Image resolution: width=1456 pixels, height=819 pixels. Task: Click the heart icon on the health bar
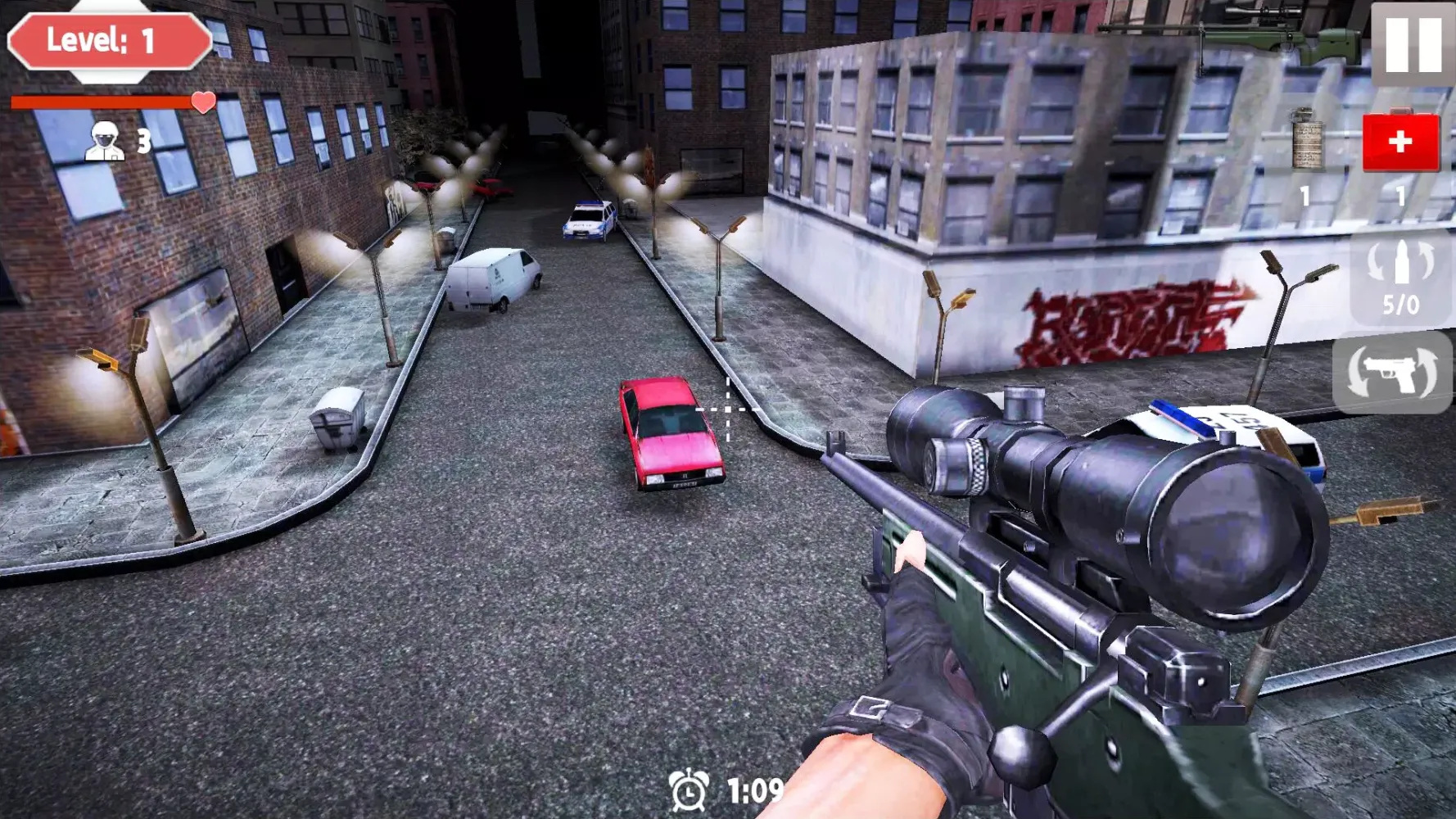(202, 102)
